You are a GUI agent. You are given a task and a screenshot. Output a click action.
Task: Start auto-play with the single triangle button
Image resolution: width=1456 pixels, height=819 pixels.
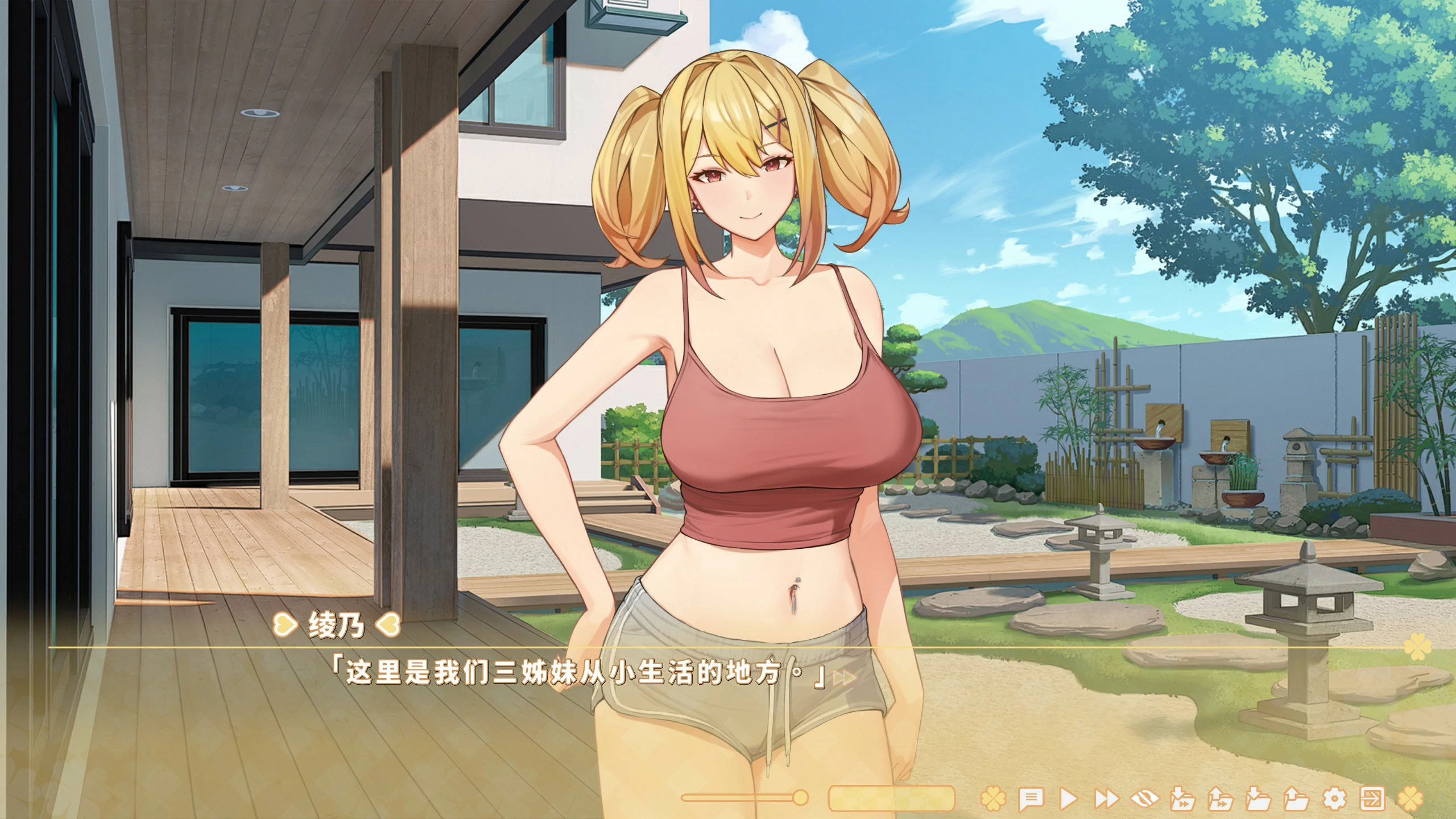point(1068,799)
